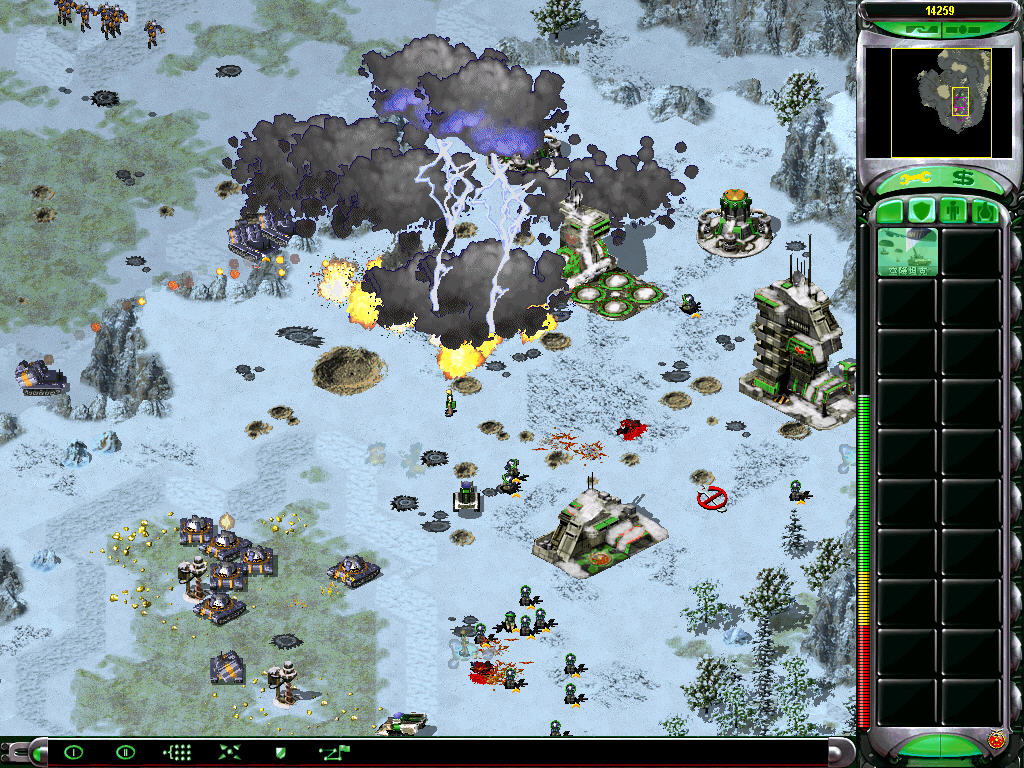1024x768 pixels.
Task: Switch to the vehicles build tab
Action: 984,211
